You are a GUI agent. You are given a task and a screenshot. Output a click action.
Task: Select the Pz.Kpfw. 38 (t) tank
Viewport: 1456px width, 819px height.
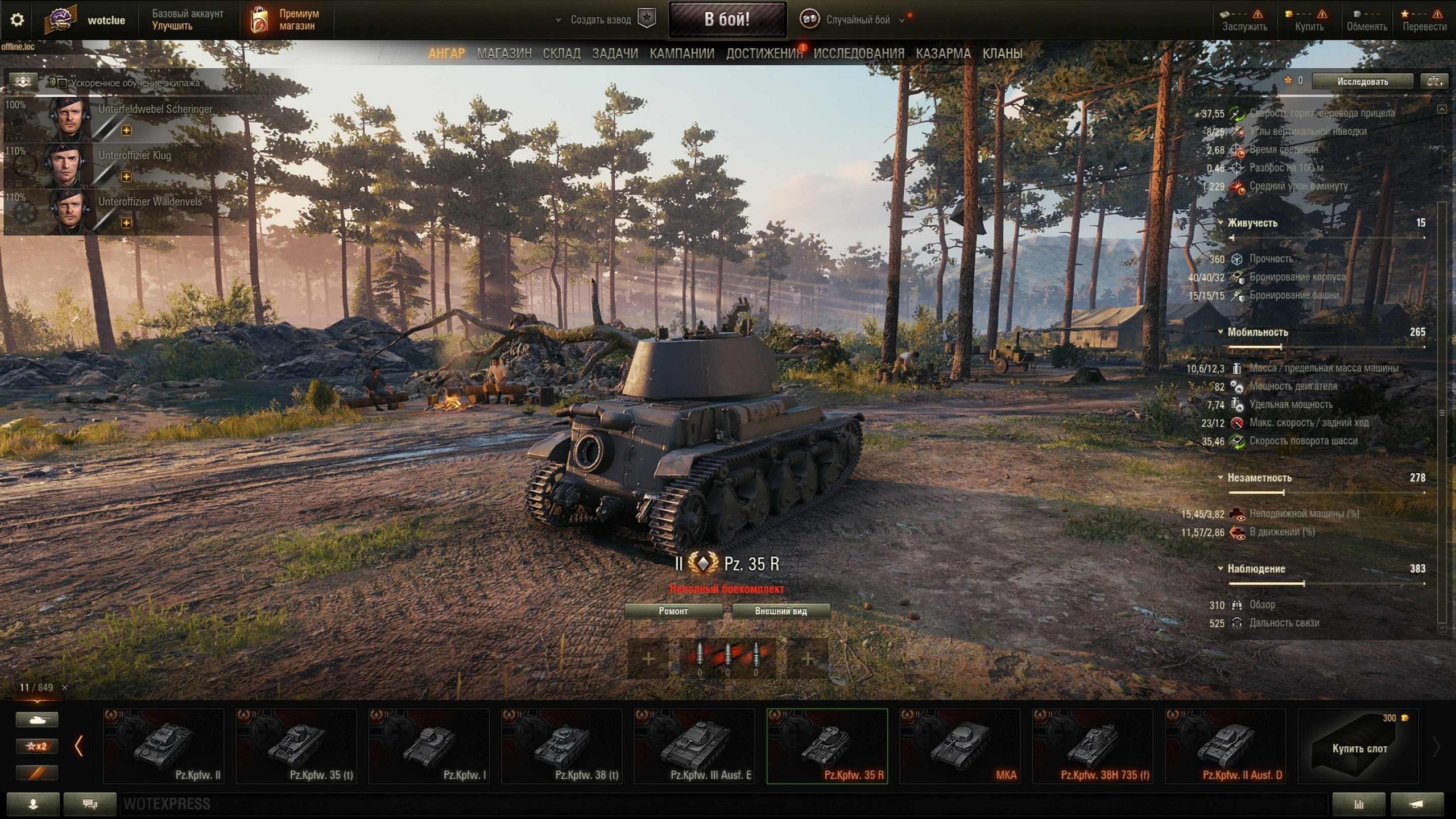pos(561,746)
